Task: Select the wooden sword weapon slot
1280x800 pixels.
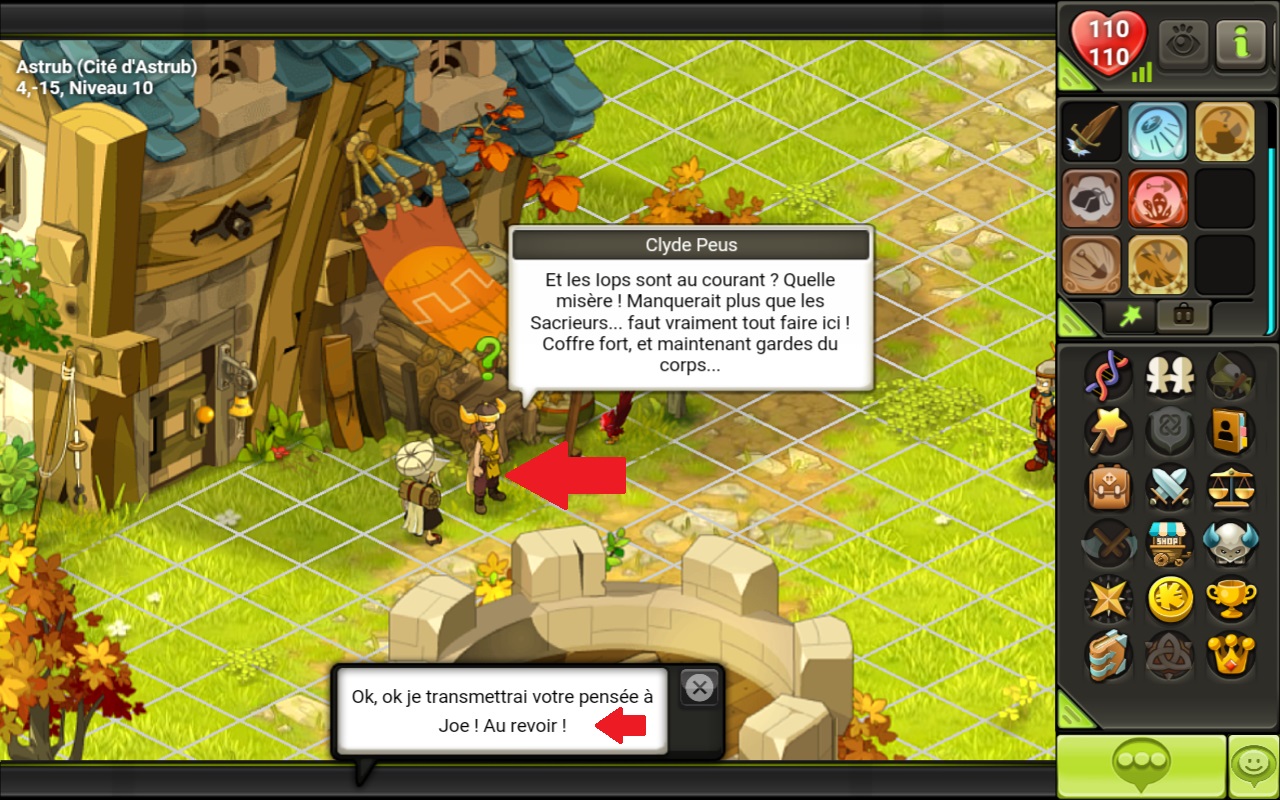Action: (x=1091, y=132)
